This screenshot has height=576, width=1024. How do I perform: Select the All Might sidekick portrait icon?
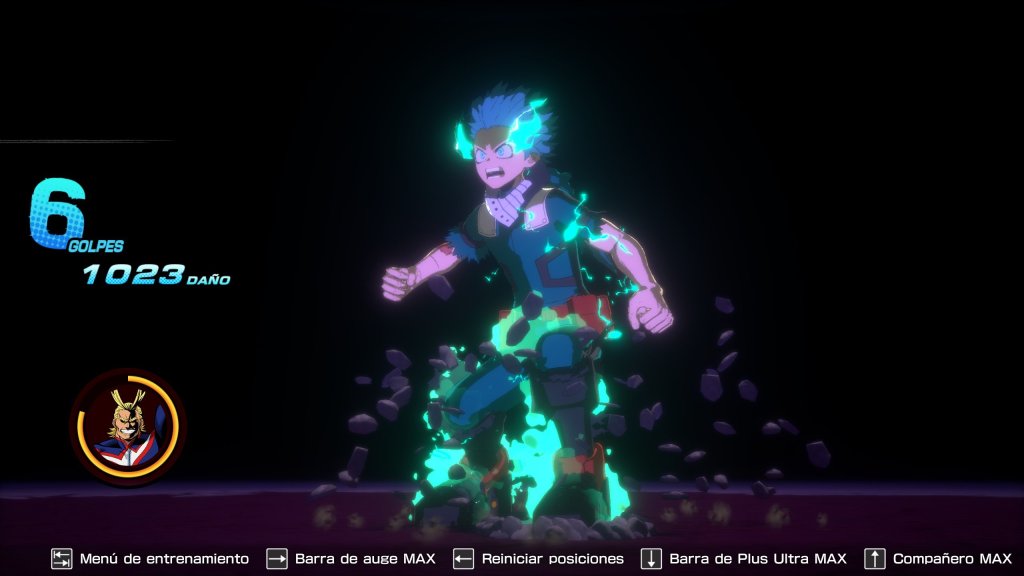[127, 426]
